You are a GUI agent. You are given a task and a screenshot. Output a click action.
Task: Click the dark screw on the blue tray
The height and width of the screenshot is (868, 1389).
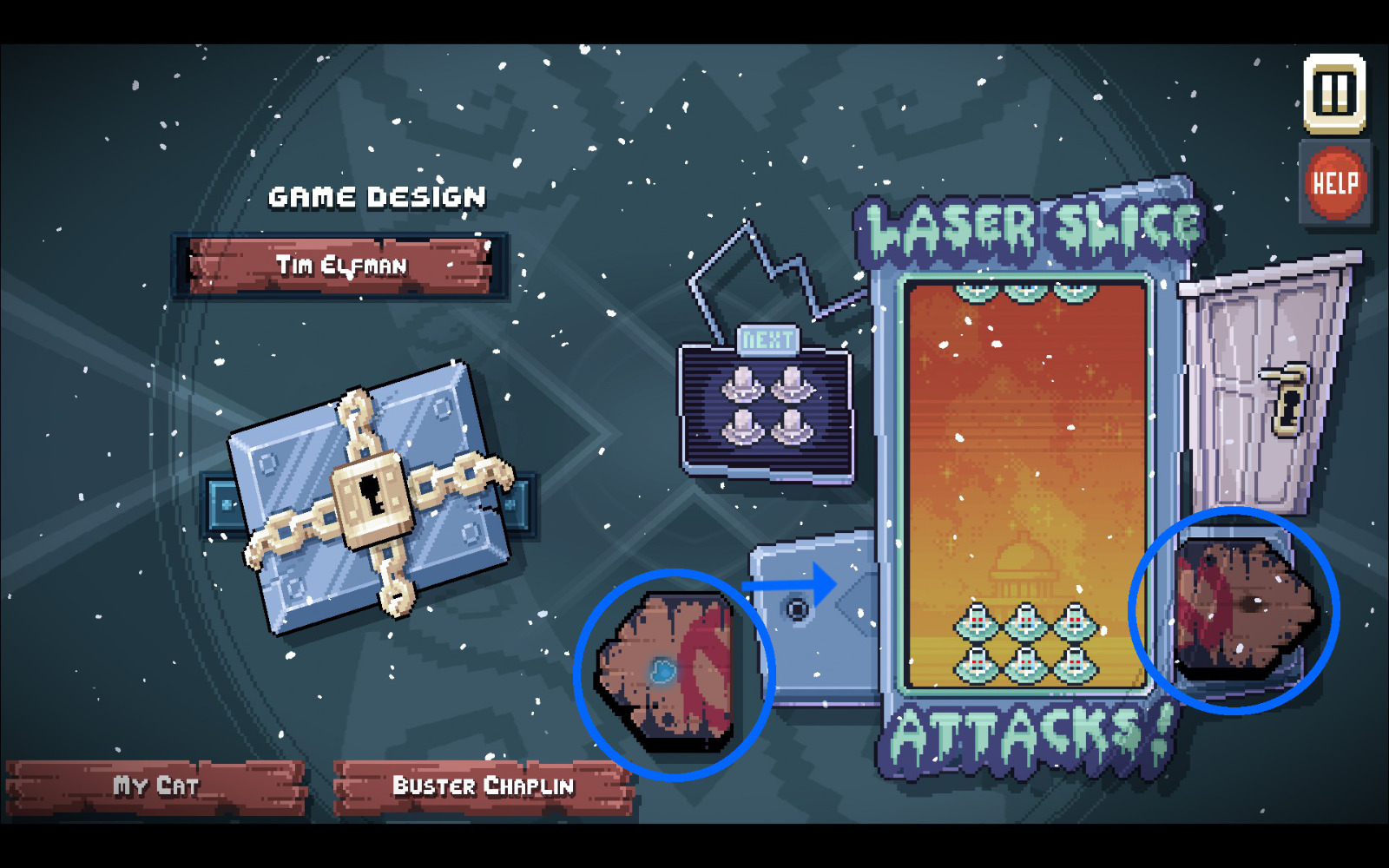click(796, 609)
